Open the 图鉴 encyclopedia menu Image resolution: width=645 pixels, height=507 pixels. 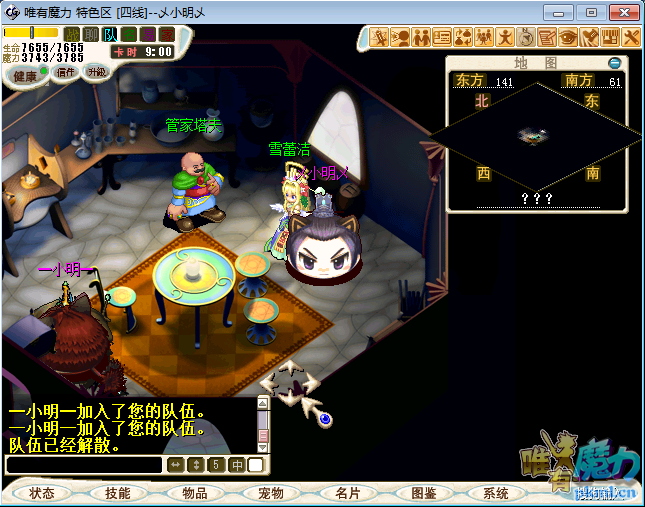coord(424,493)
